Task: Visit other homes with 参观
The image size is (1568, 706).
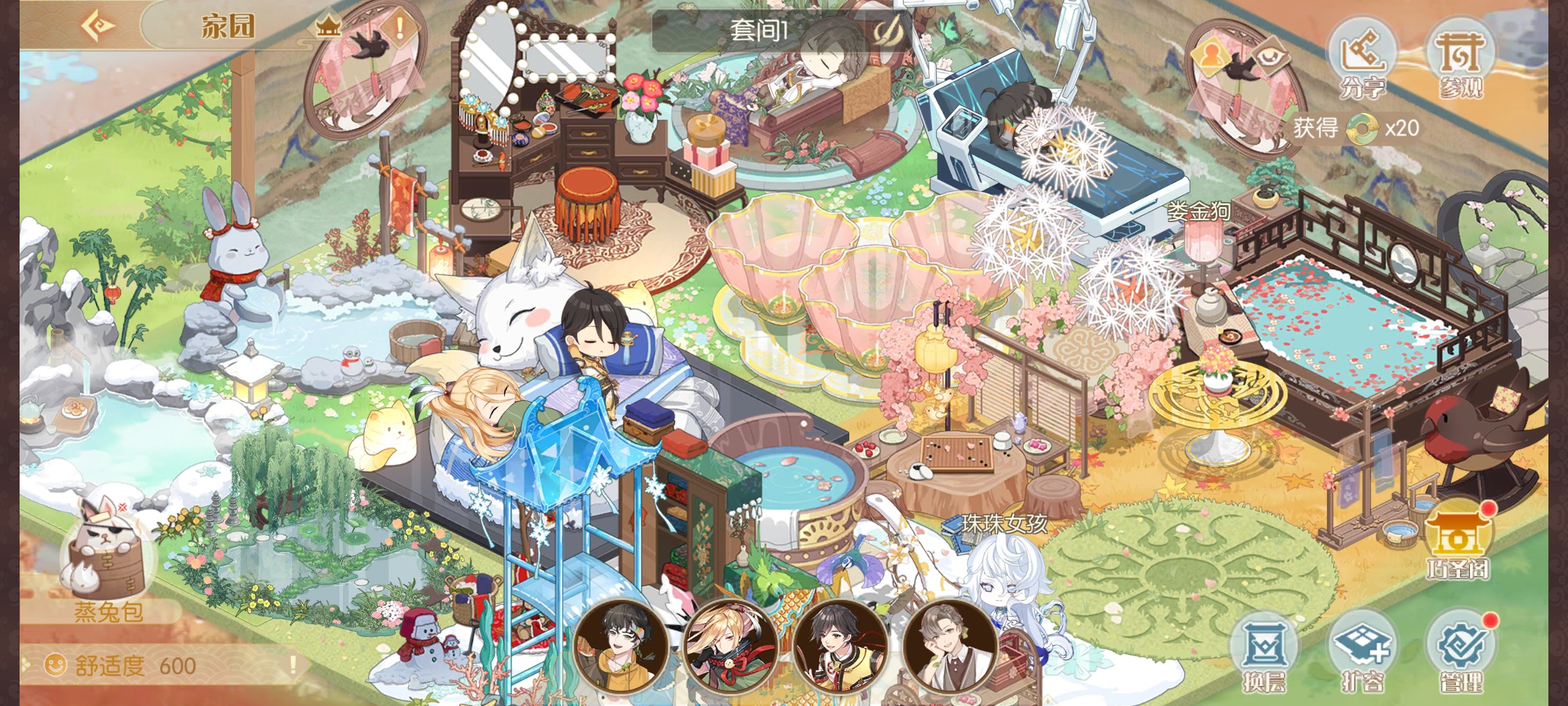Action: pyautogui.click(x=1460, y=60)
